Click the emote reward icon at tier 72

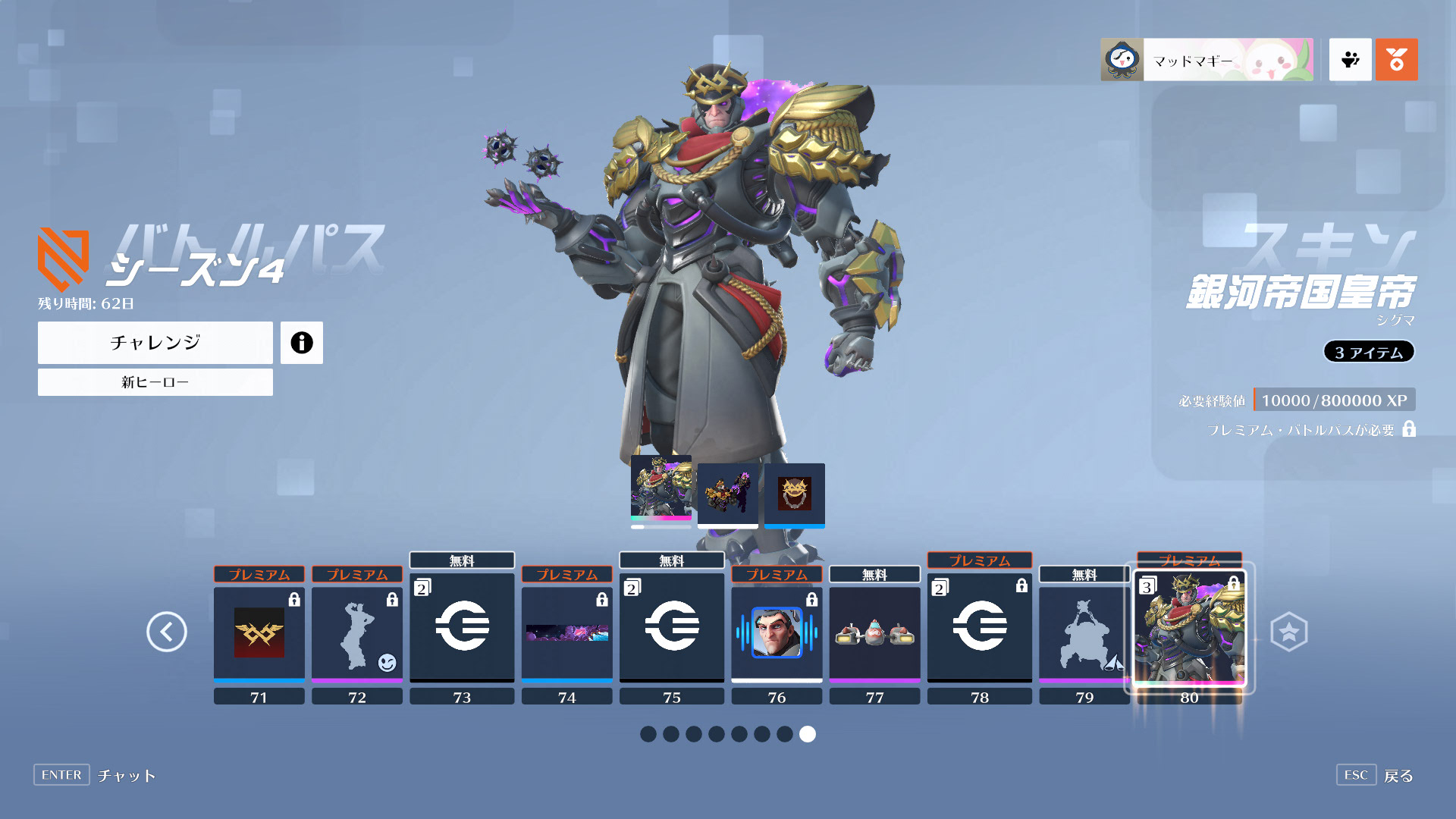click(x=357, y=633)
